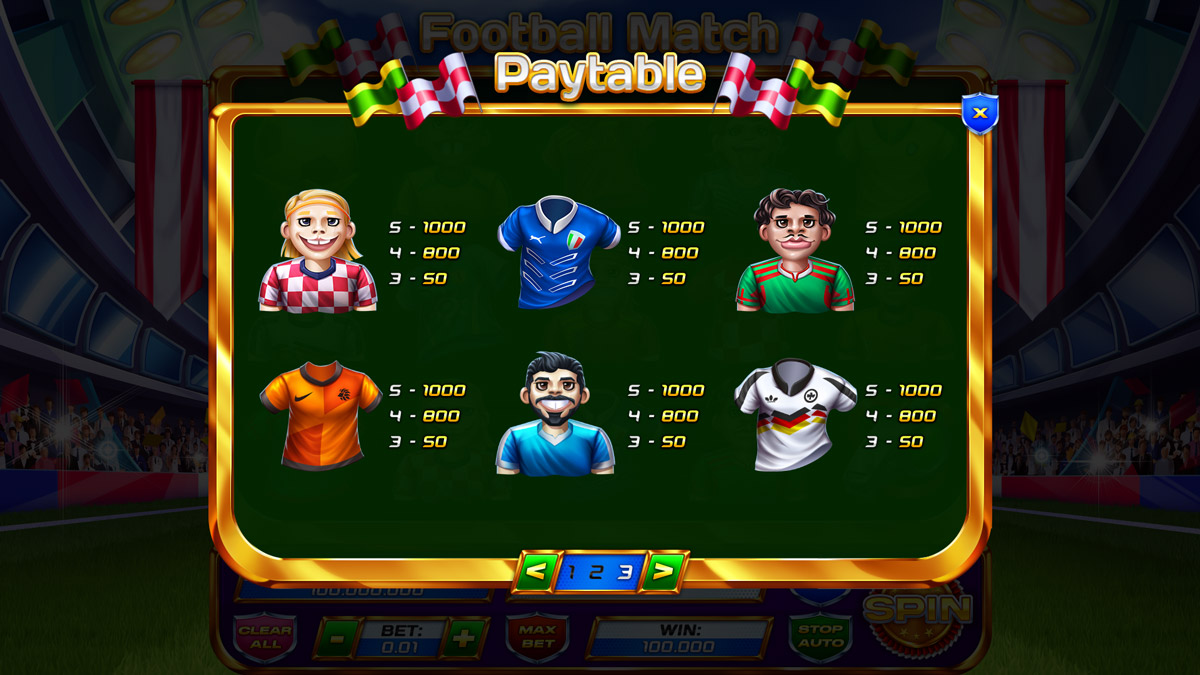Close the Paytable window
This screenshot has width=1200, height=675.
pyautogui.click(x=980, y=114)
